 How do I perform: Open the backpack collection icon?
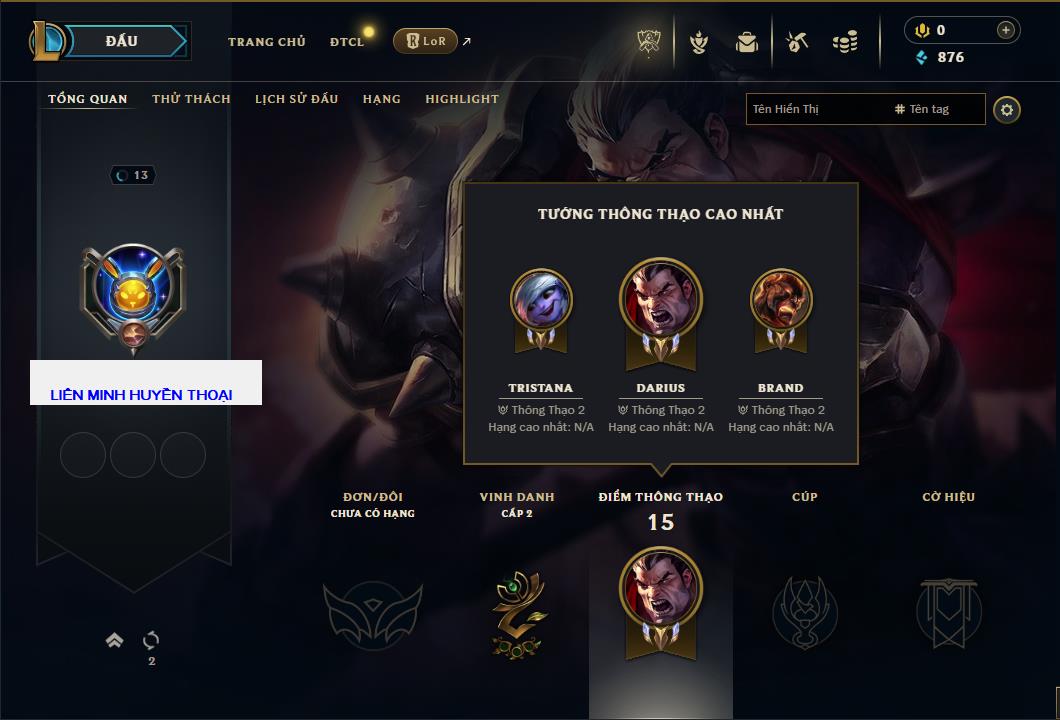pyautogui.click(x=746, y=42)
